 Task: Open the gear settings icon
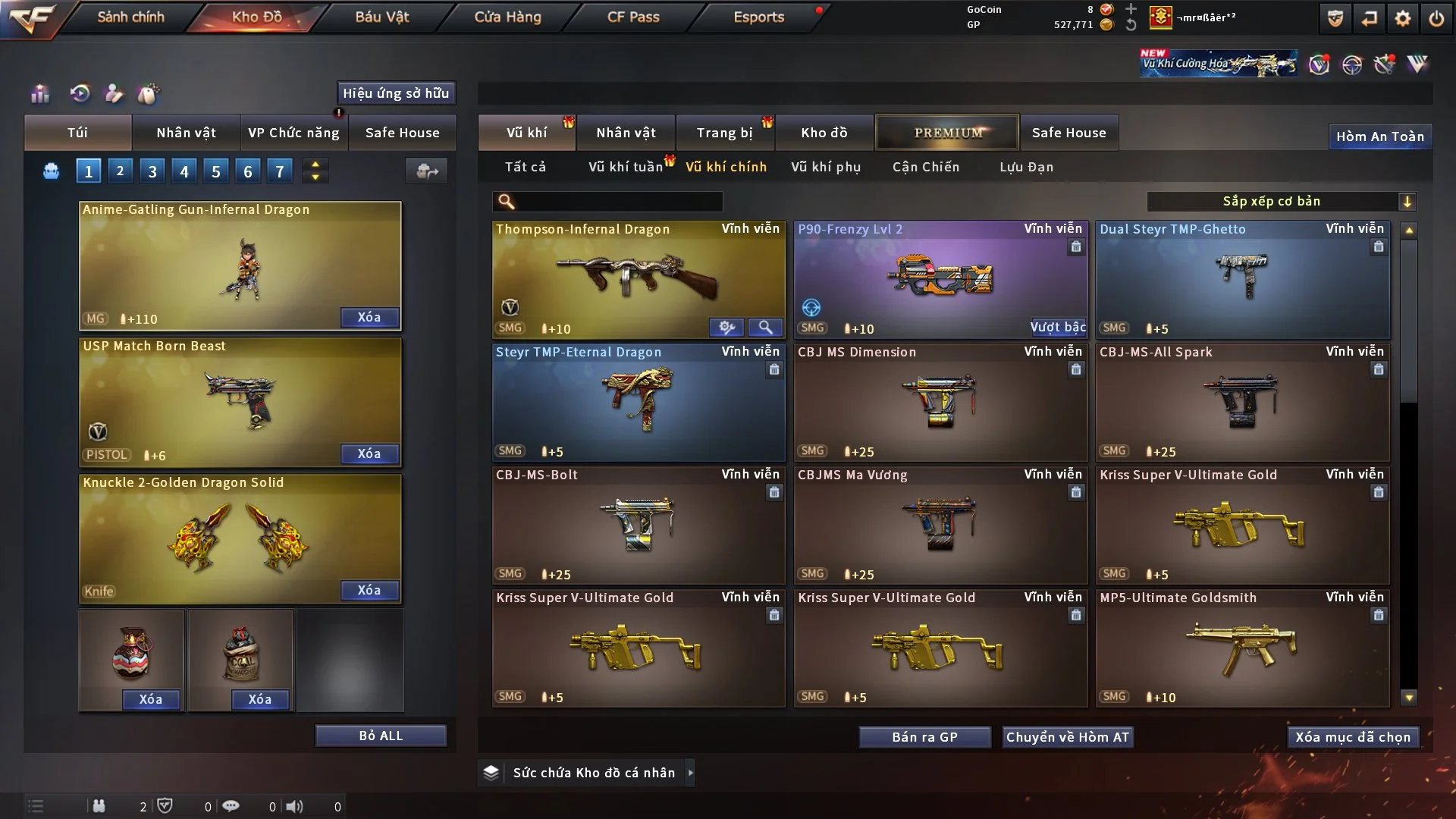pos(1402,18)
